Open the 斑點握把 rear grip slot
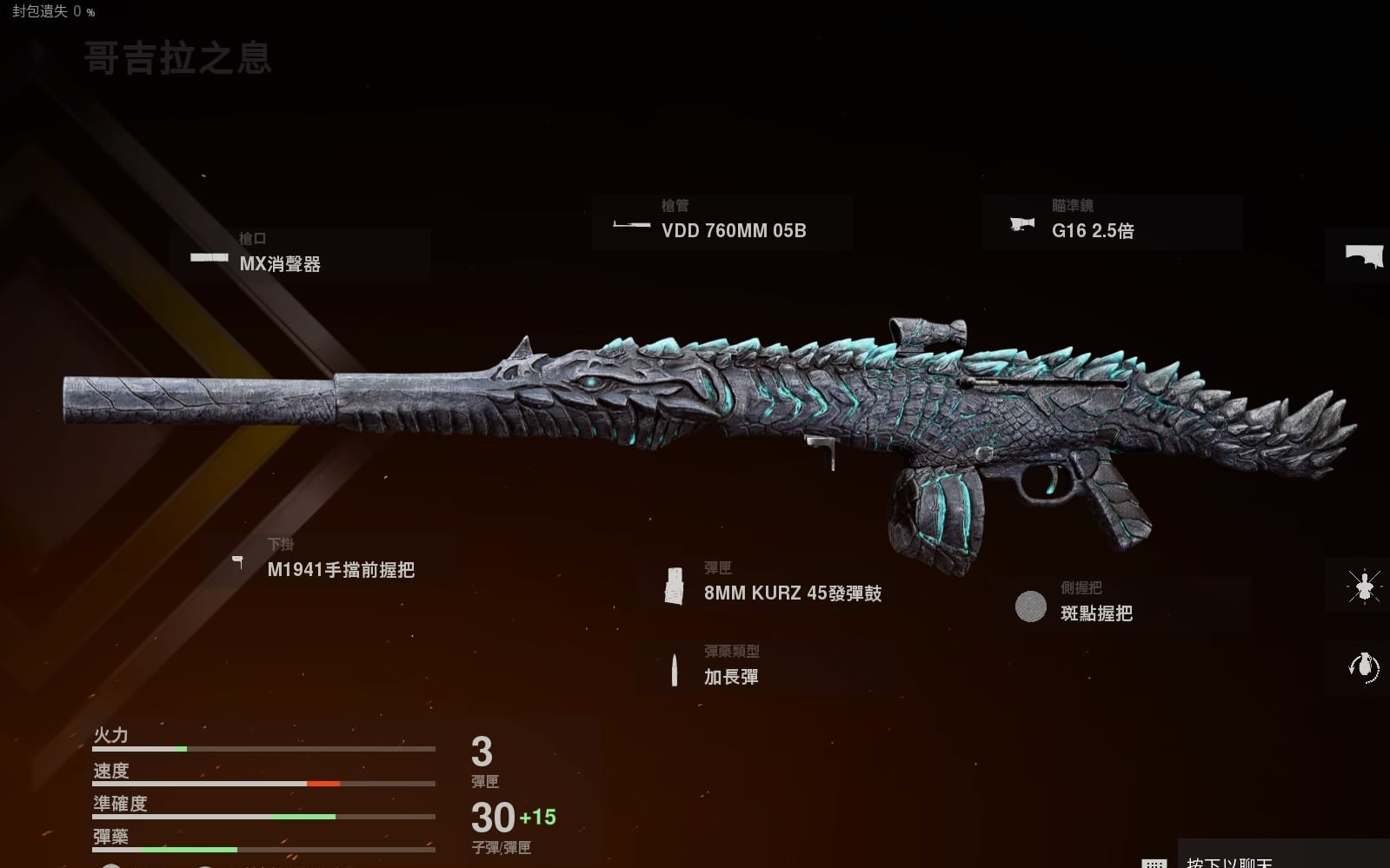This screenshot has height=868, width=1390. 1119,605
